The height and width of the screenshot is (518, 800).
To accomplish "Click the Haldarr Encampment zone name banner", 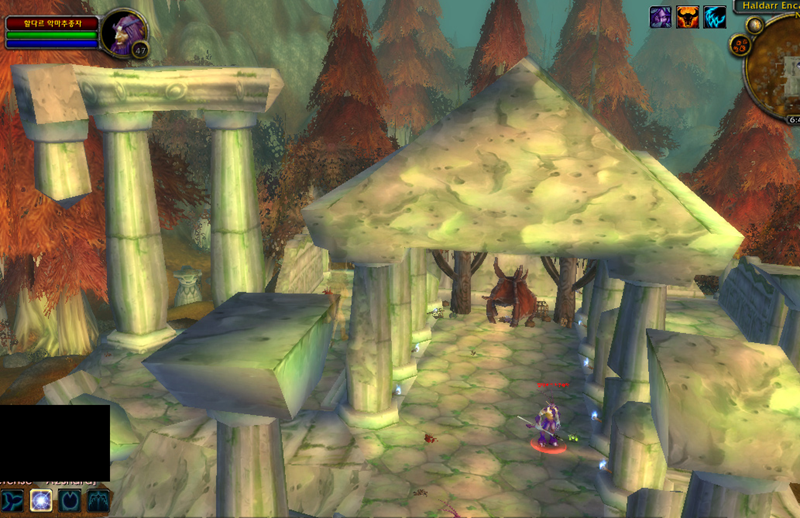I will [x=768, y=5].
